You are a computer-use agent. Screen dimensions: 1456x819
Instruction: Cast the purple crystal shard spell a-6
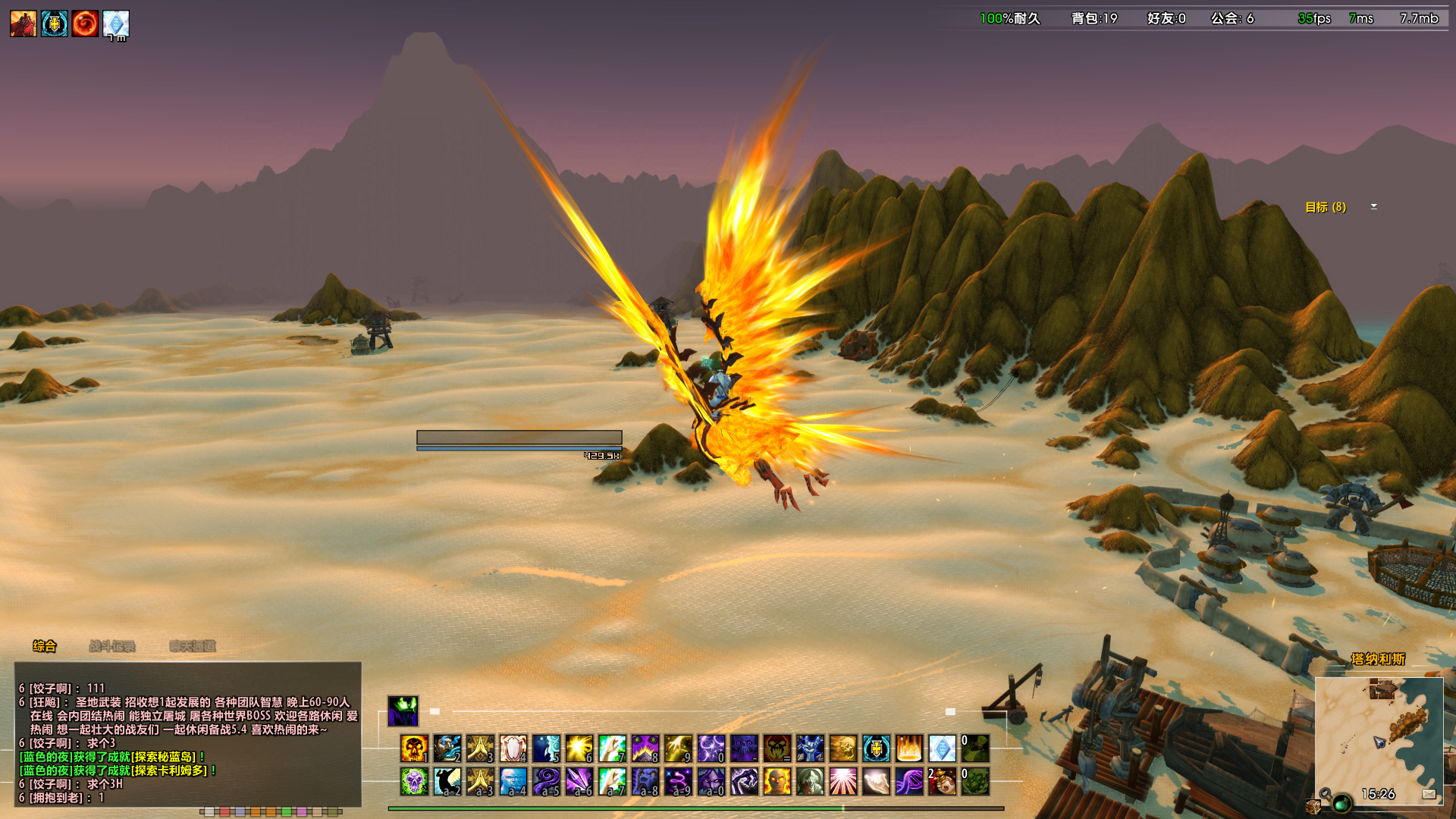(x=579, y=781)
